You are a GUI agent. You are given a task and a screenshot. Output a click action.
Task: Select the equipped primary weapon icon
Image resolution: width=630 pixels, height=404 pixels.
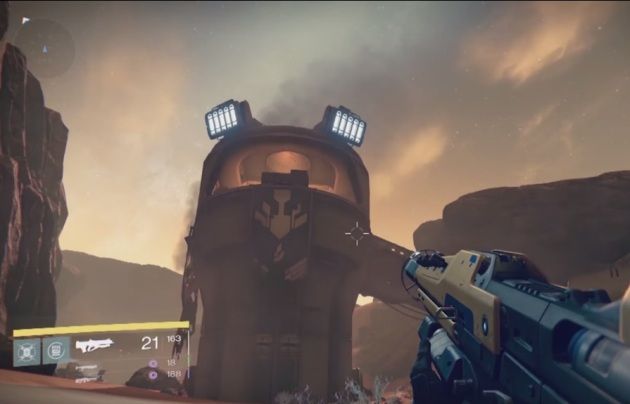94,346
